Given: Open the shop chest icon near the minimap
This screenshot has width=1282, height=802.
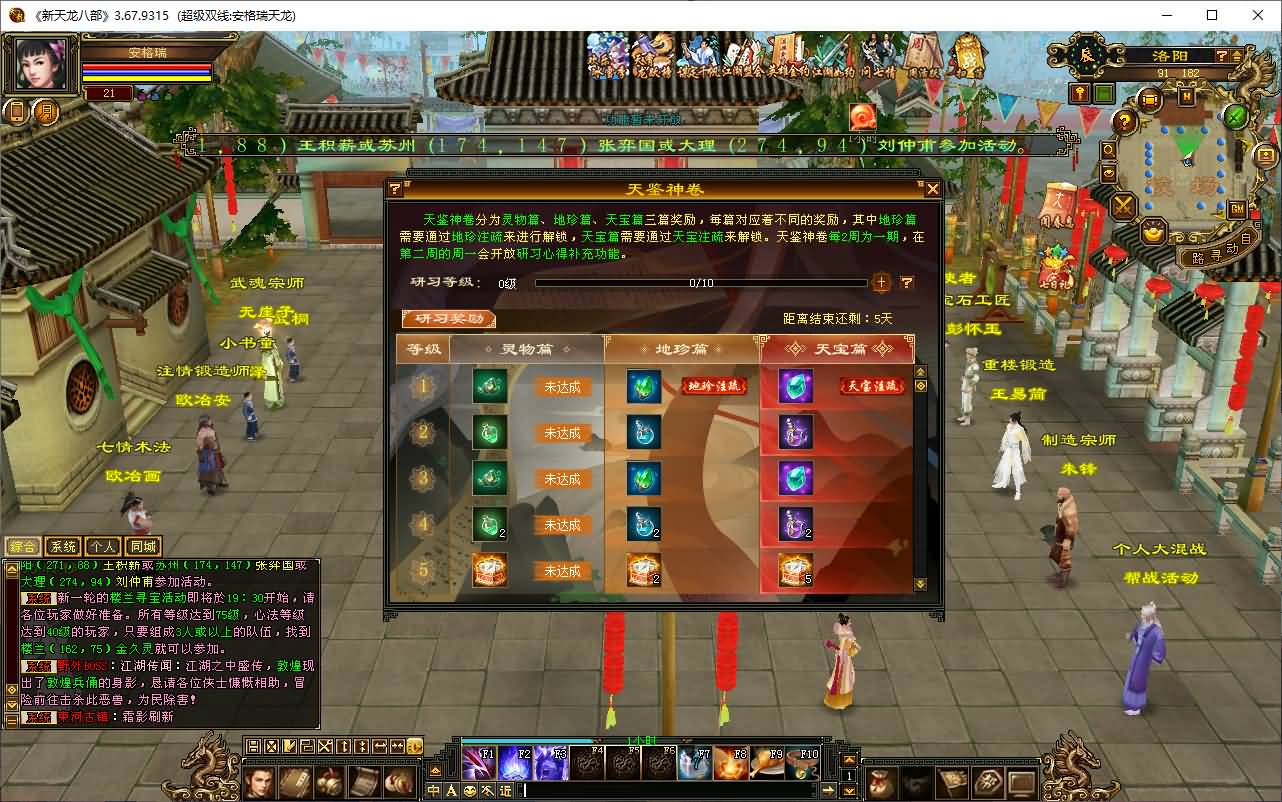Looking at the screenshot, I should pos(1149,98).
